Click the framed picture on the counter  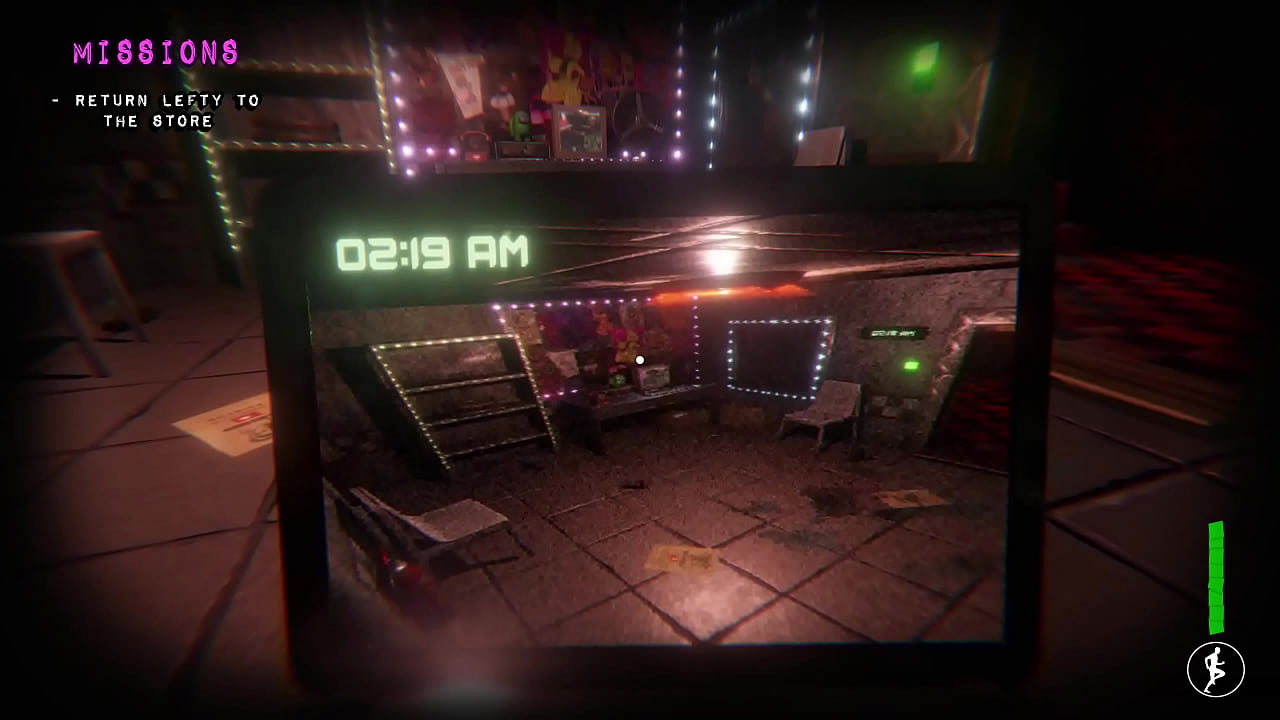click(577, 125)
